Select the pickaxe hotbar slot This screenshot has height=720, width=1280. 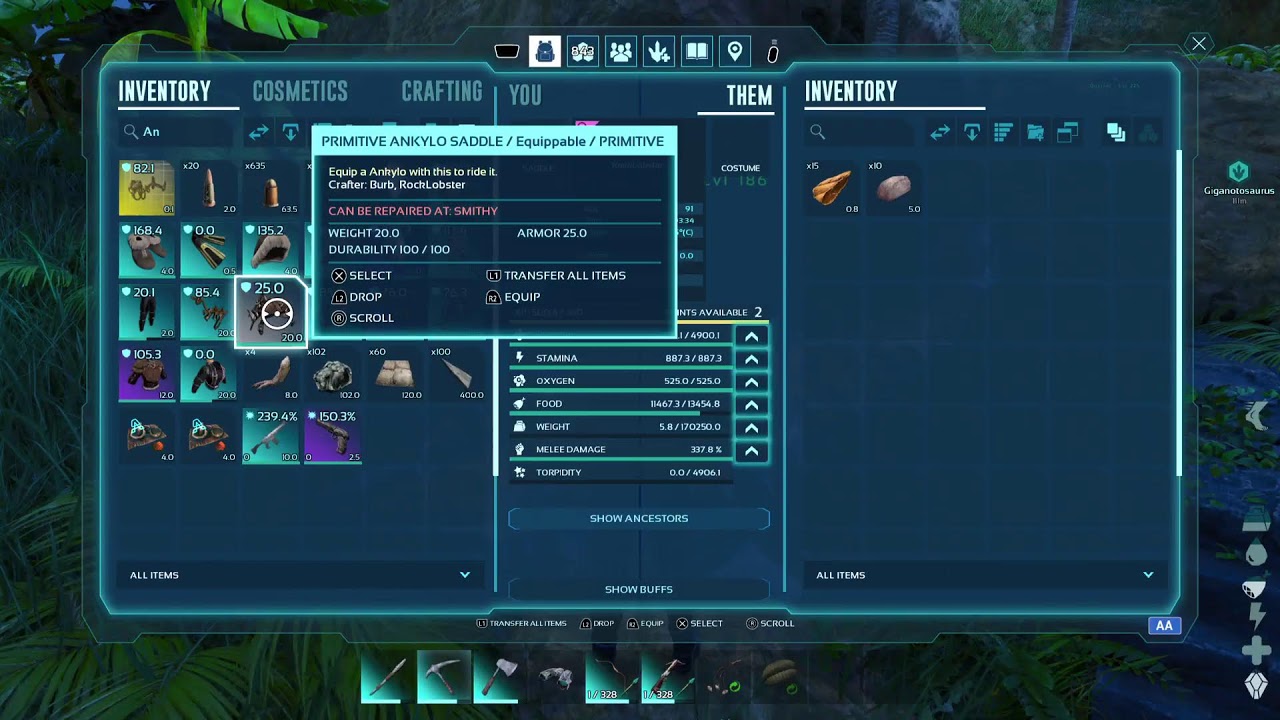pyautogui.click(x=443, y=677)
